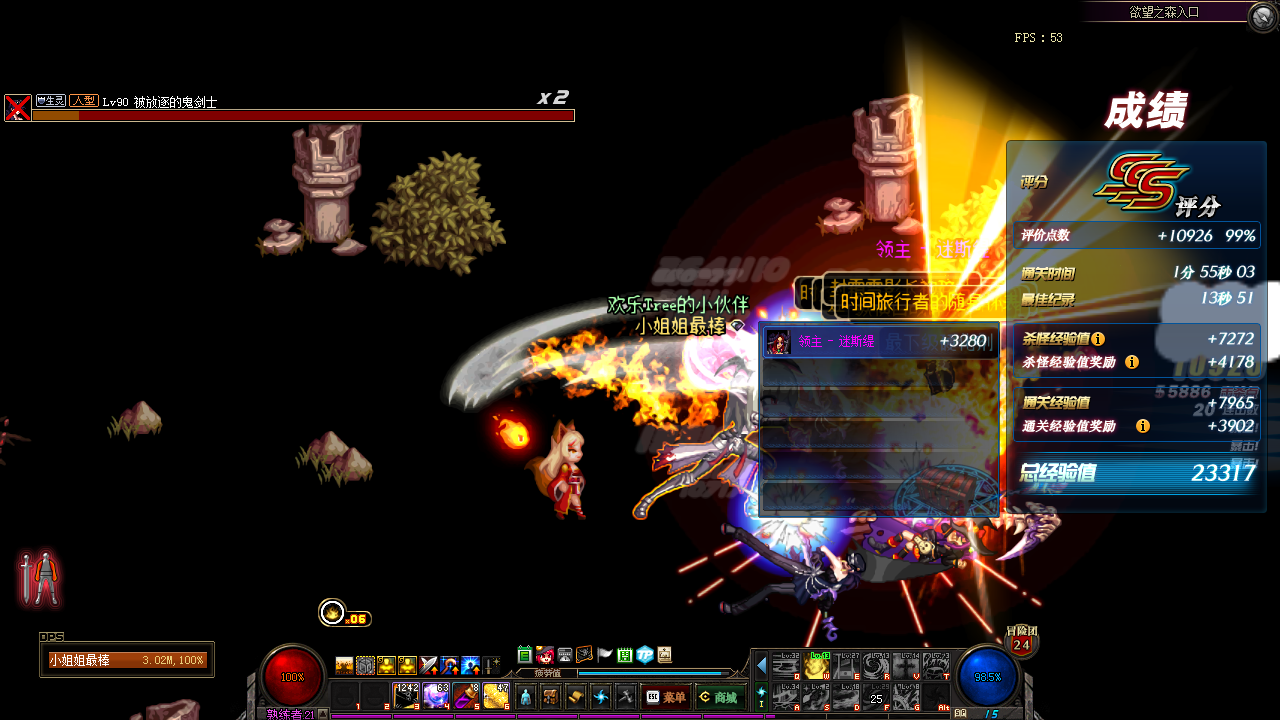Select the purple orb item in slot 4
1280x720 pixels.
(436, 696)
